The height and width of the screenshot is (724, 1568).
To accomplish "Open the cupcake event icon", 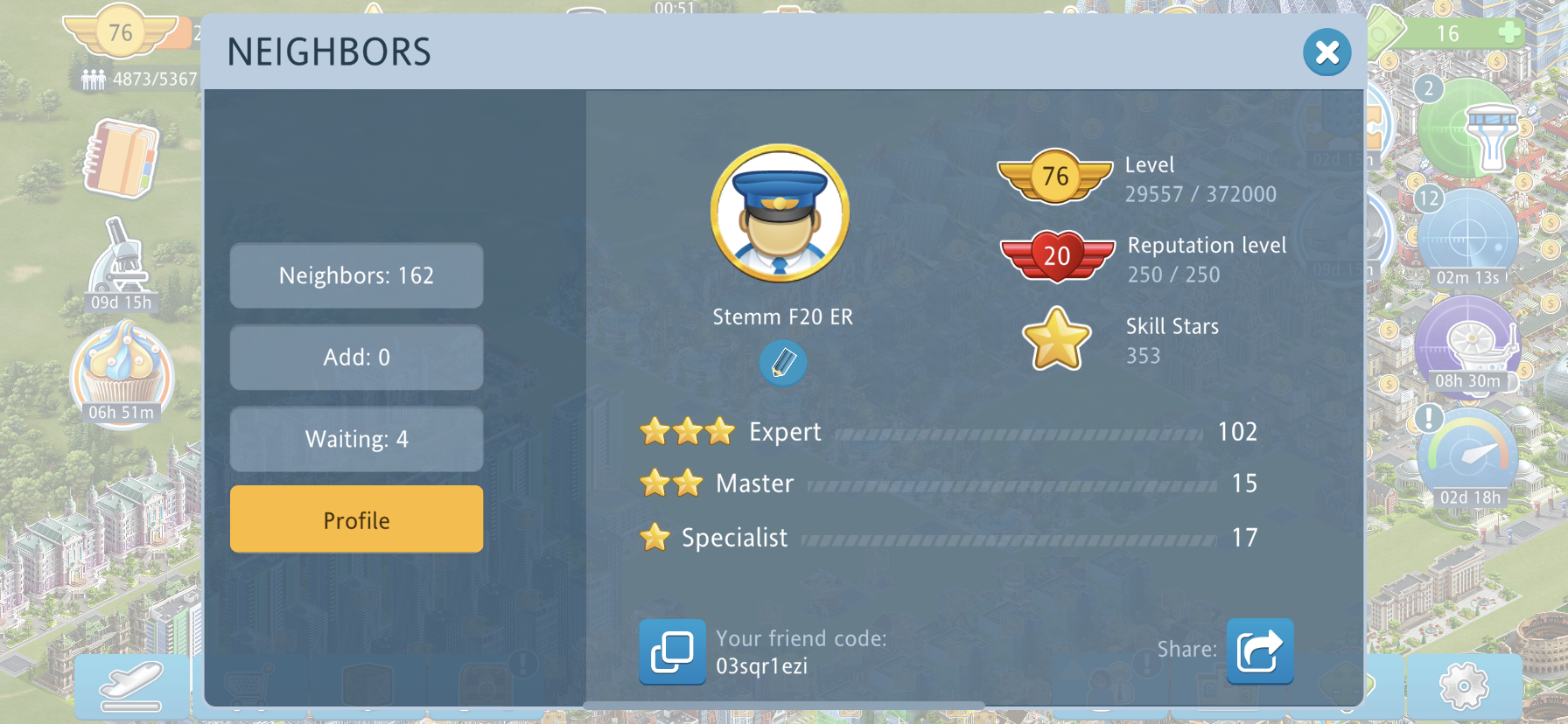I will pos(122,370).
